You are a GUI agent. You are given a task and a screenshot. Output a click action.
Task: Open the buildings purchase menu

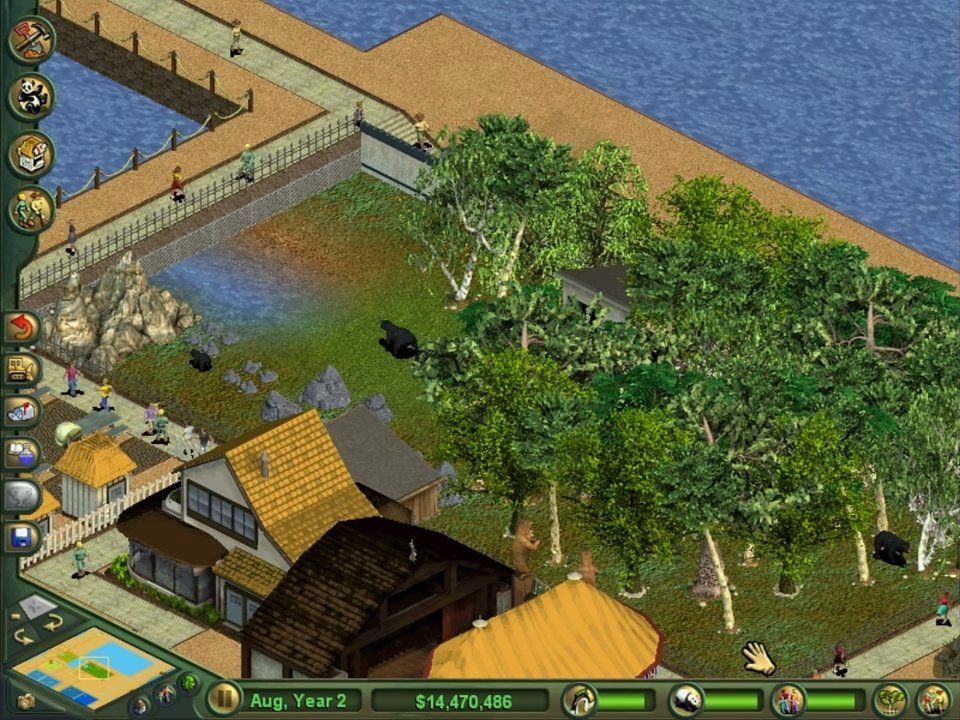[30, 154]
